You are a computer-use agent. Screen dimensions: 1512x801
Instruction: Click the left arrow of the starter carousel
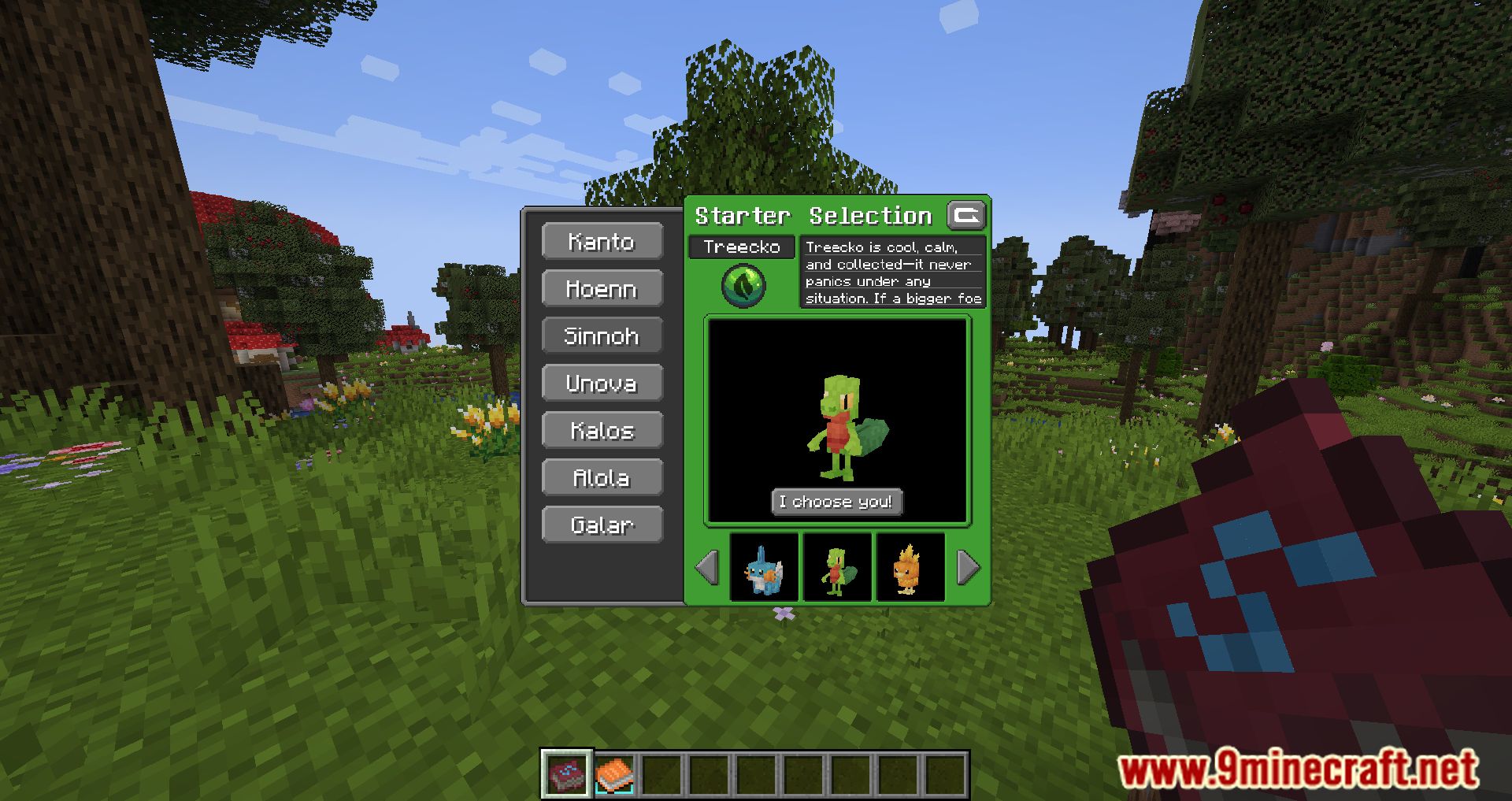707,568
